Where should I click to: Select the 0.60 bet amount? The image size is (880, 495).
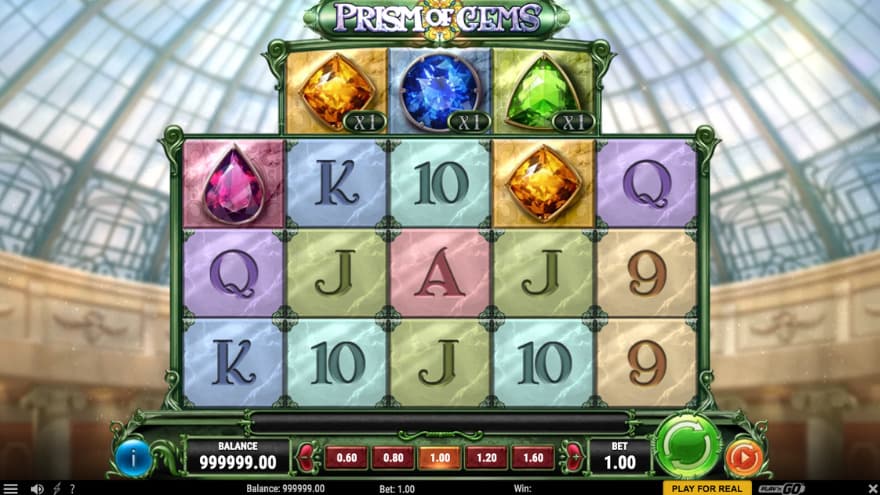point(345,458)
